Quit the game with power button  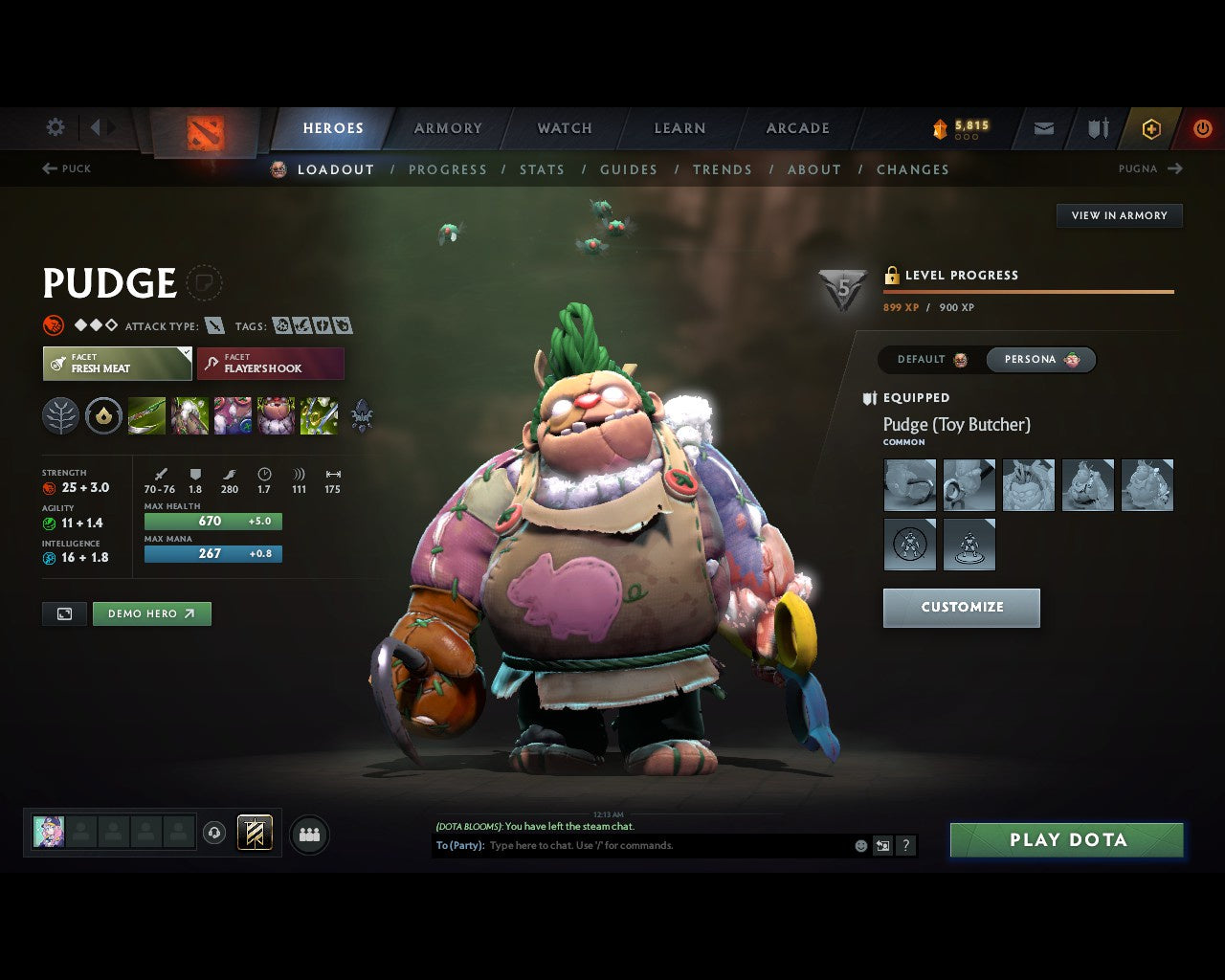tap(1202, 128)
